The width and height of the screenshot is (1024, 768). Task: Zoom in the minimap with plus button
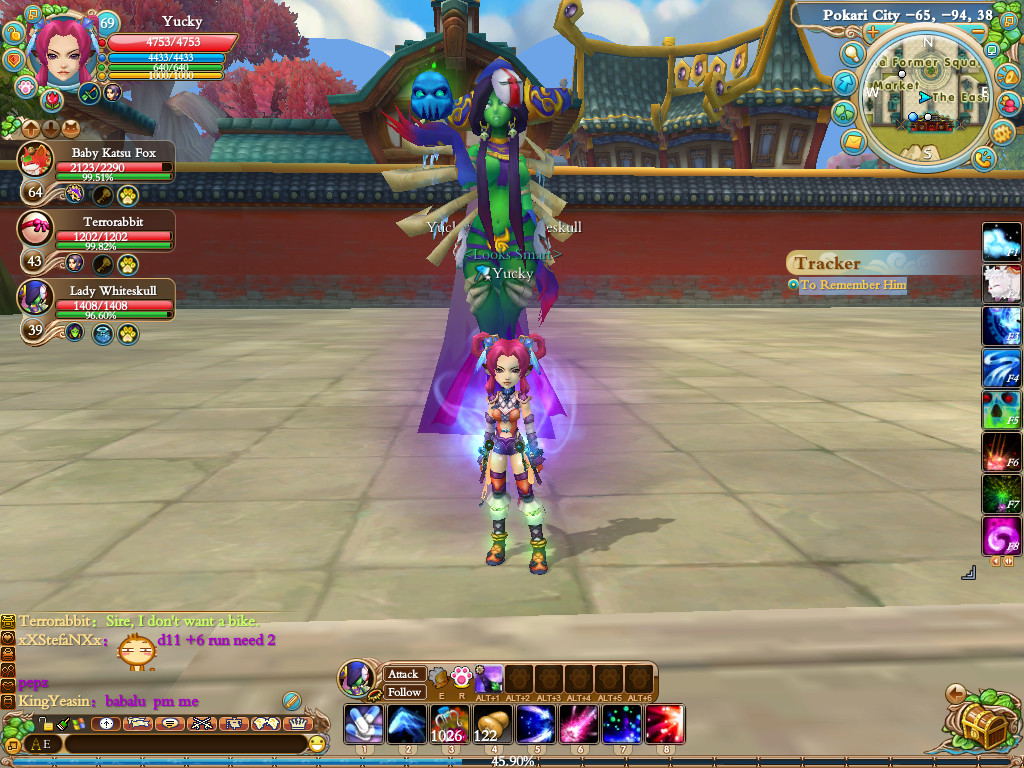872,31
